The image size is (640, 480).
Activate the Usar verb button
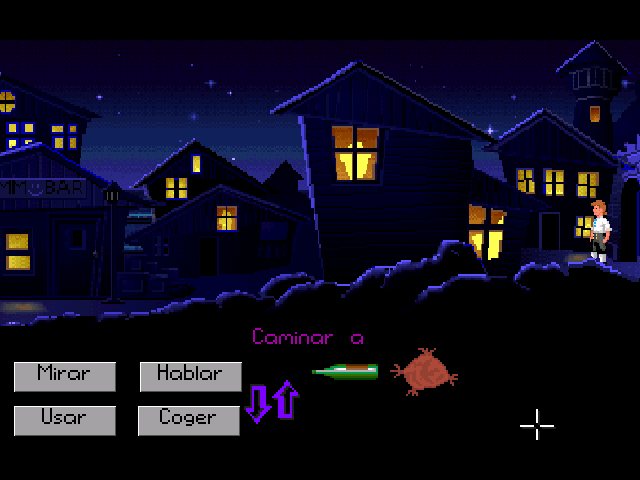(64, 419)
